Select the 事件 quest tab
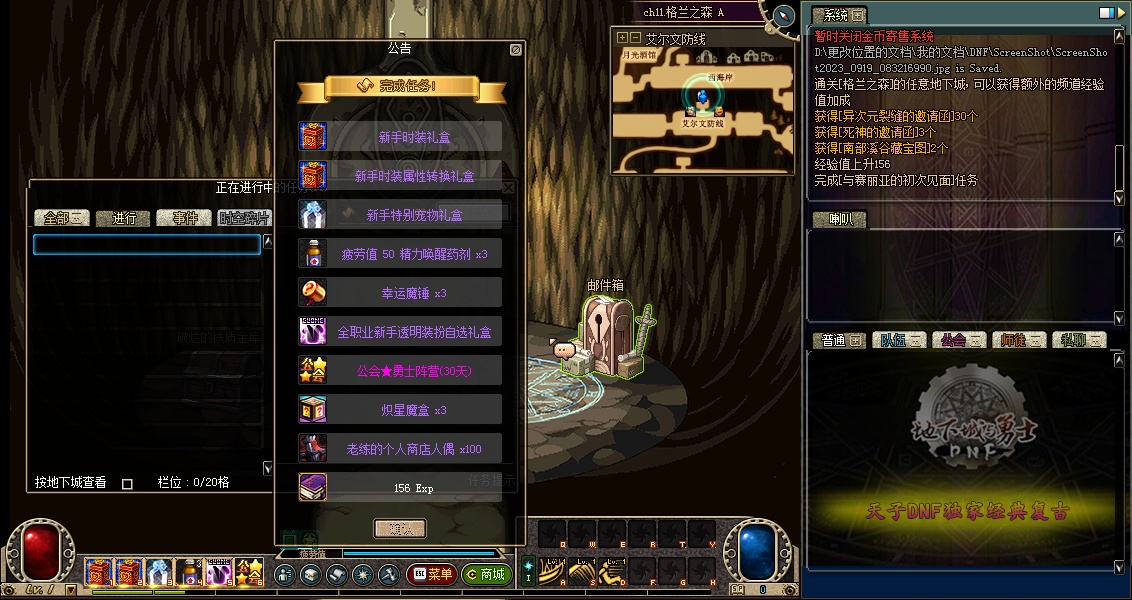1132x600 pixels. pyautogui.click(x=185, y=218)
